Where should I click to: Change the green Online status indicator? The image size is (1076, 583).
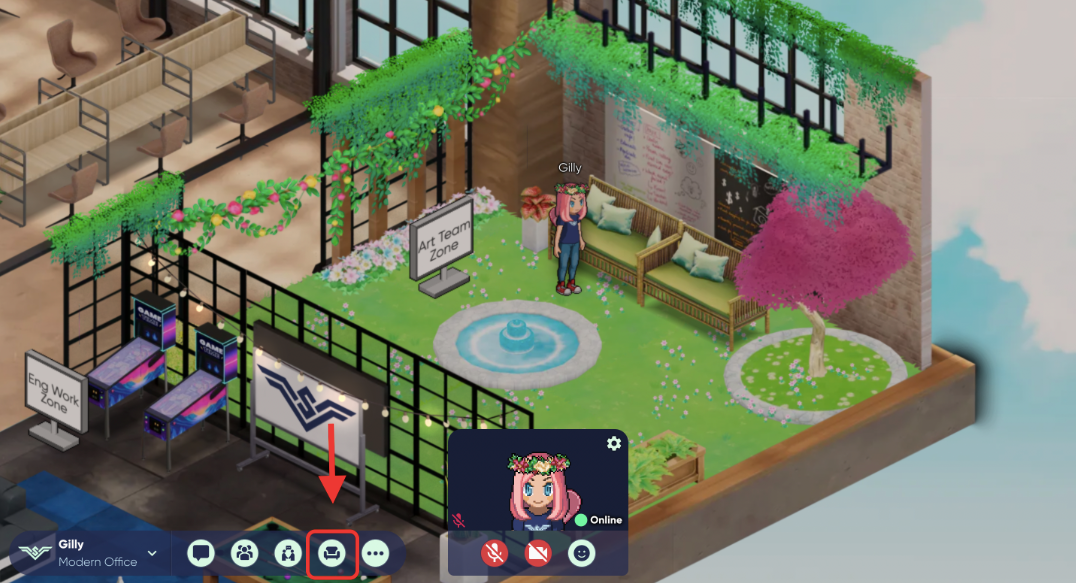click(x=598, y=520)
